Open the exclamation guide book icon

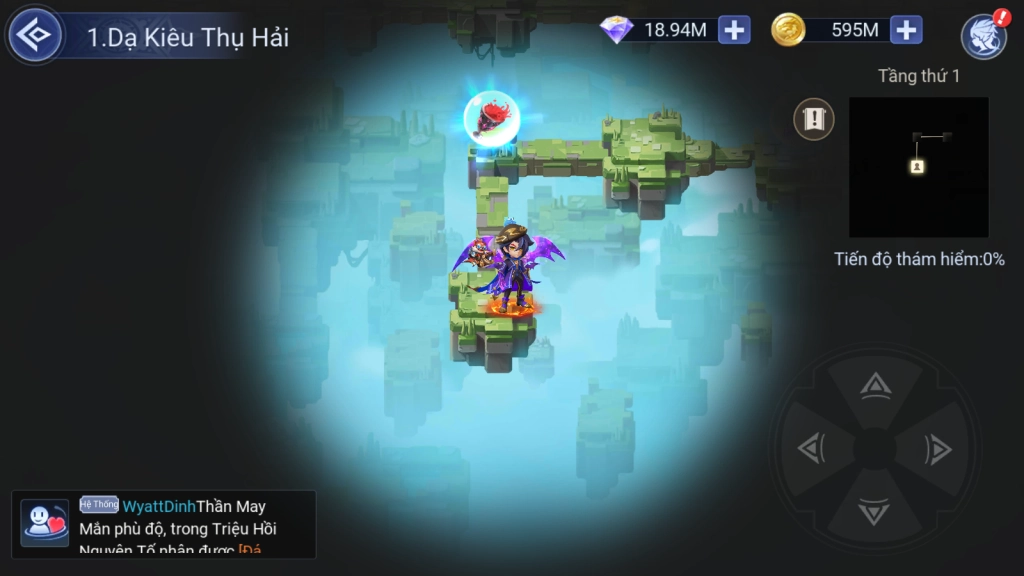coord(814,119)
